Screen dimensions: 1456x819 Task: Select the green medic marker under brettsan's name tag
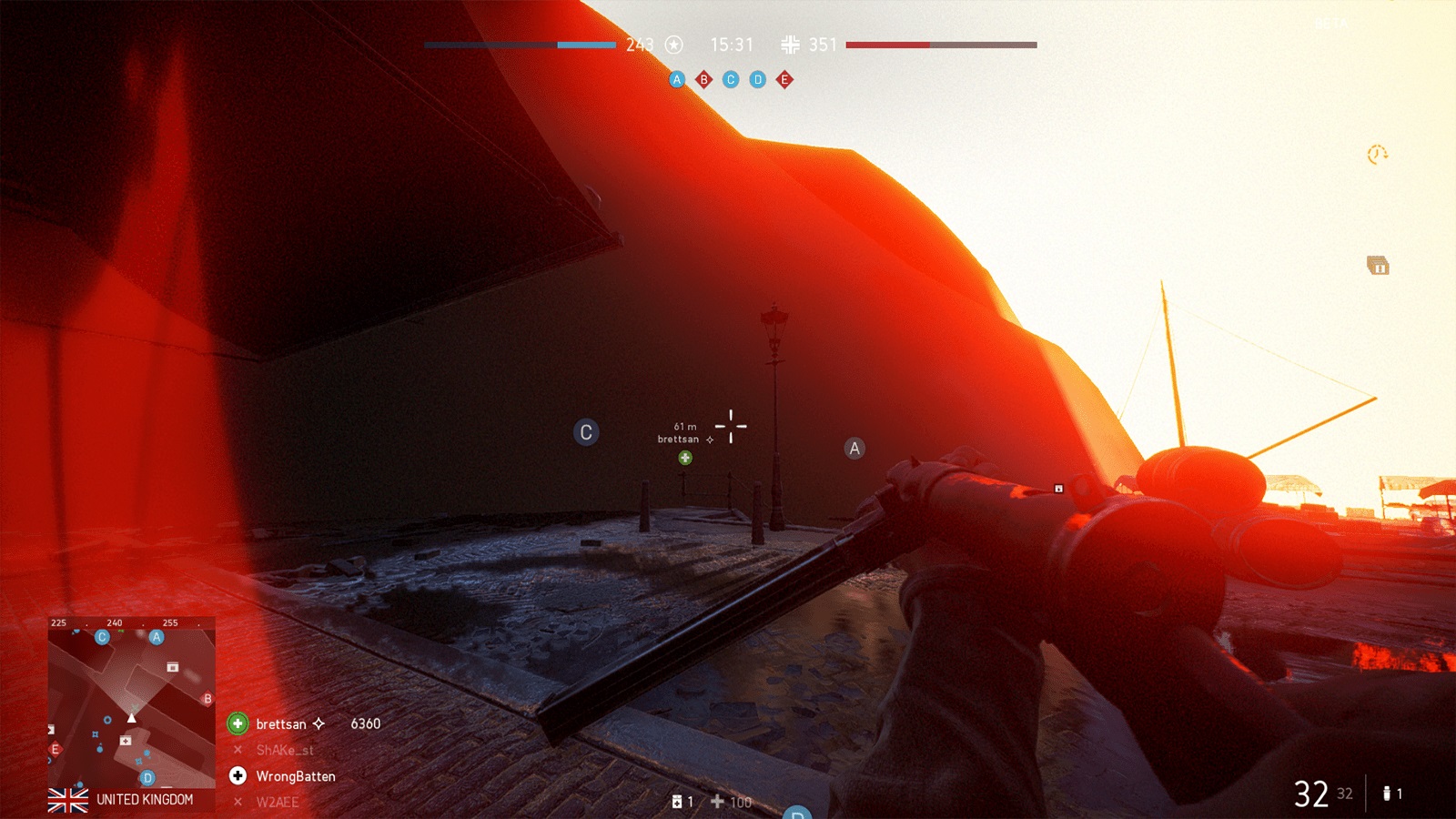685,458
